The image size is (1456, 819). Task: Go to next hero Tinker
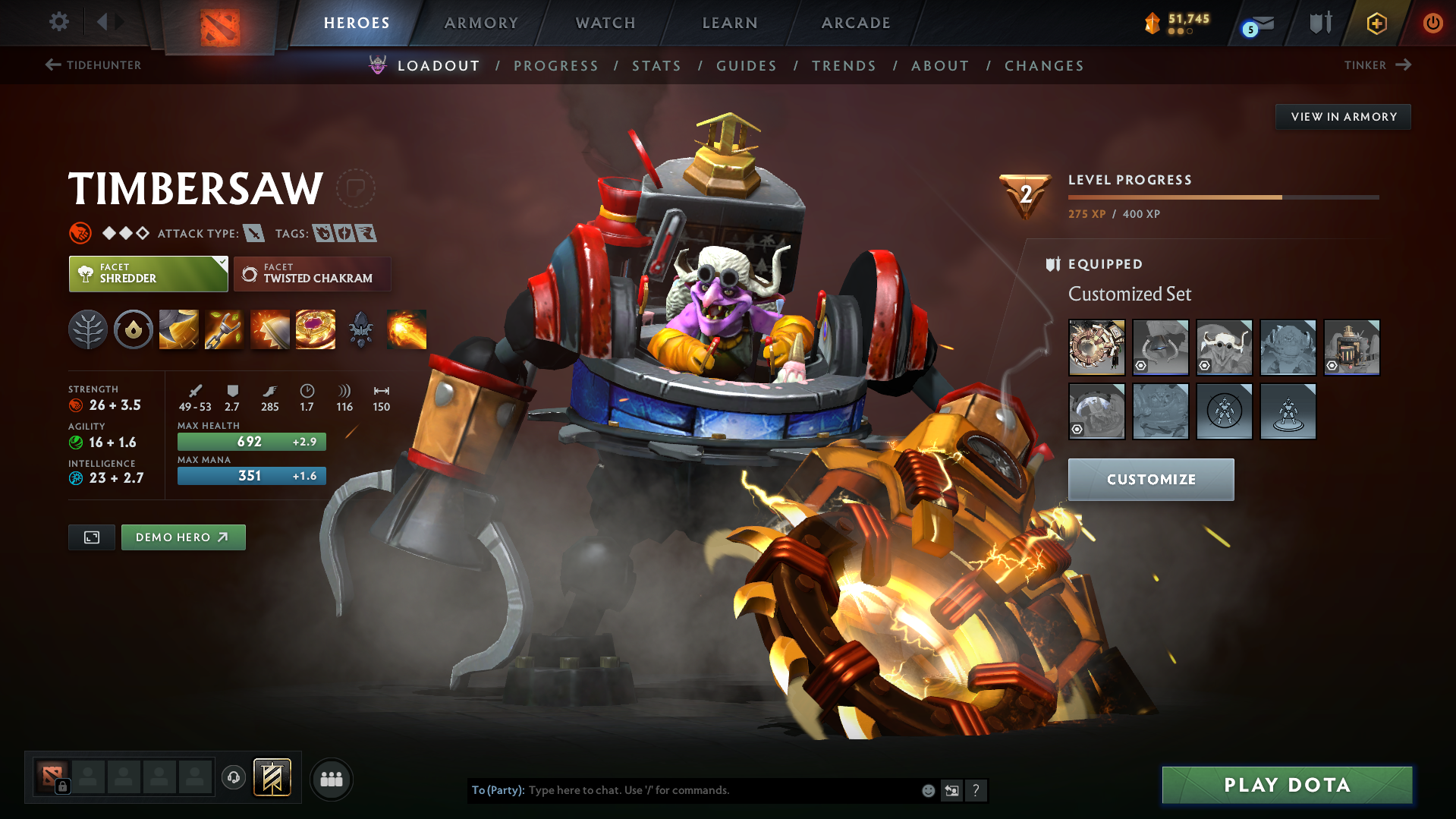(x=1377, y=65)
